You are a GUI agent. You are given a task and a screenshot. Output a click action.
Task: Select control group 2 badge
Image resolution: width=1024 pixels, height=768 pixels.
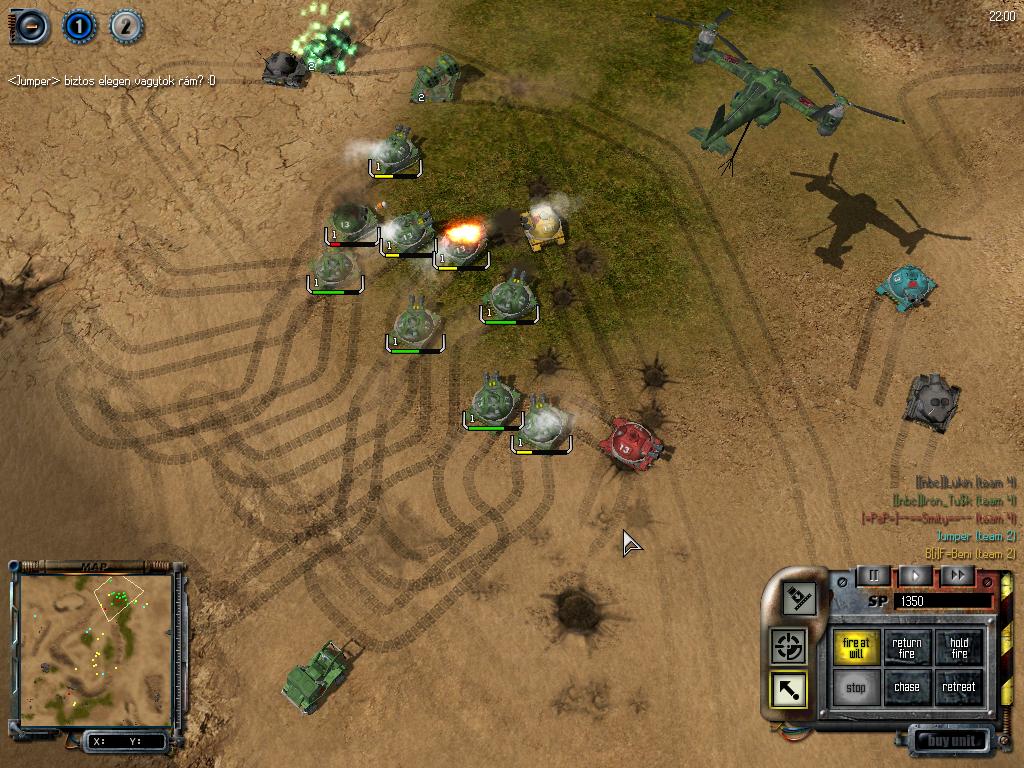[126, 26]
